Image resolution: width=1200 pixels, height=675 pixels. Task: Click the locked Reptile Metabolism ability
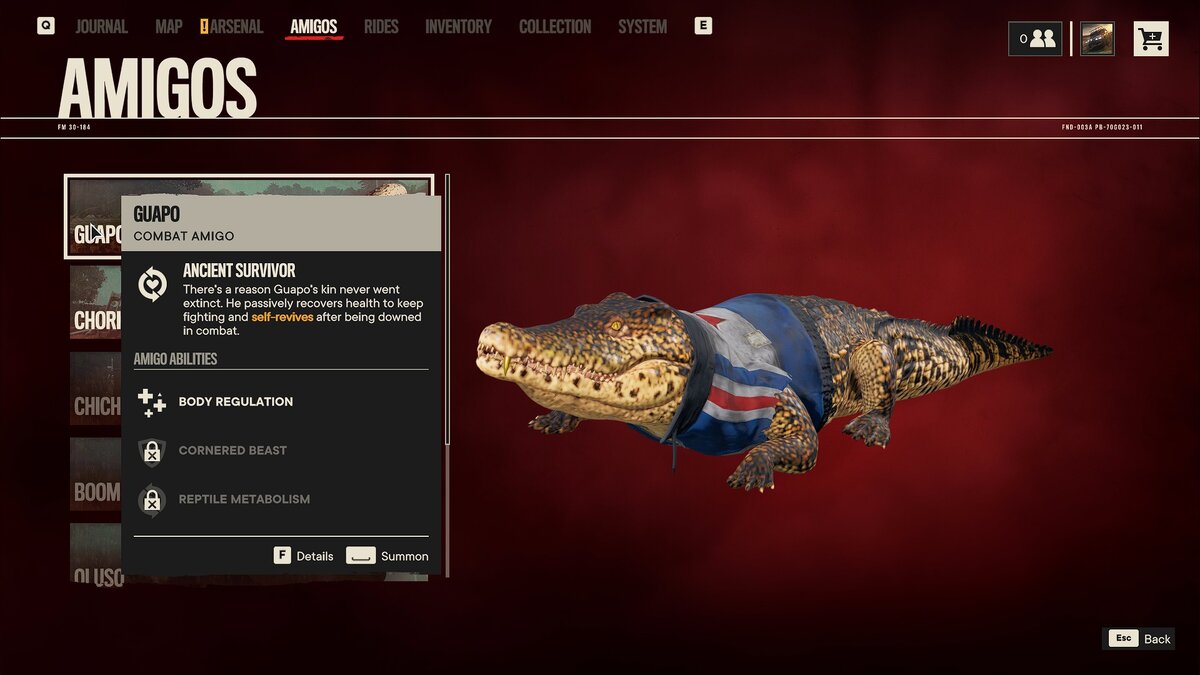pos(244,499)
